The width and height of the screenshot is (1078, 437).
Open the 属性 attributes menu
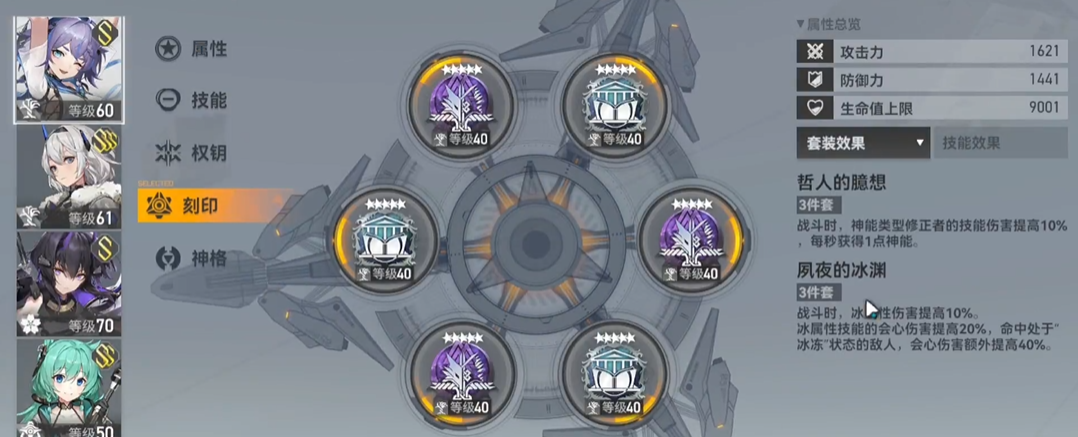[x=192, y=48]
